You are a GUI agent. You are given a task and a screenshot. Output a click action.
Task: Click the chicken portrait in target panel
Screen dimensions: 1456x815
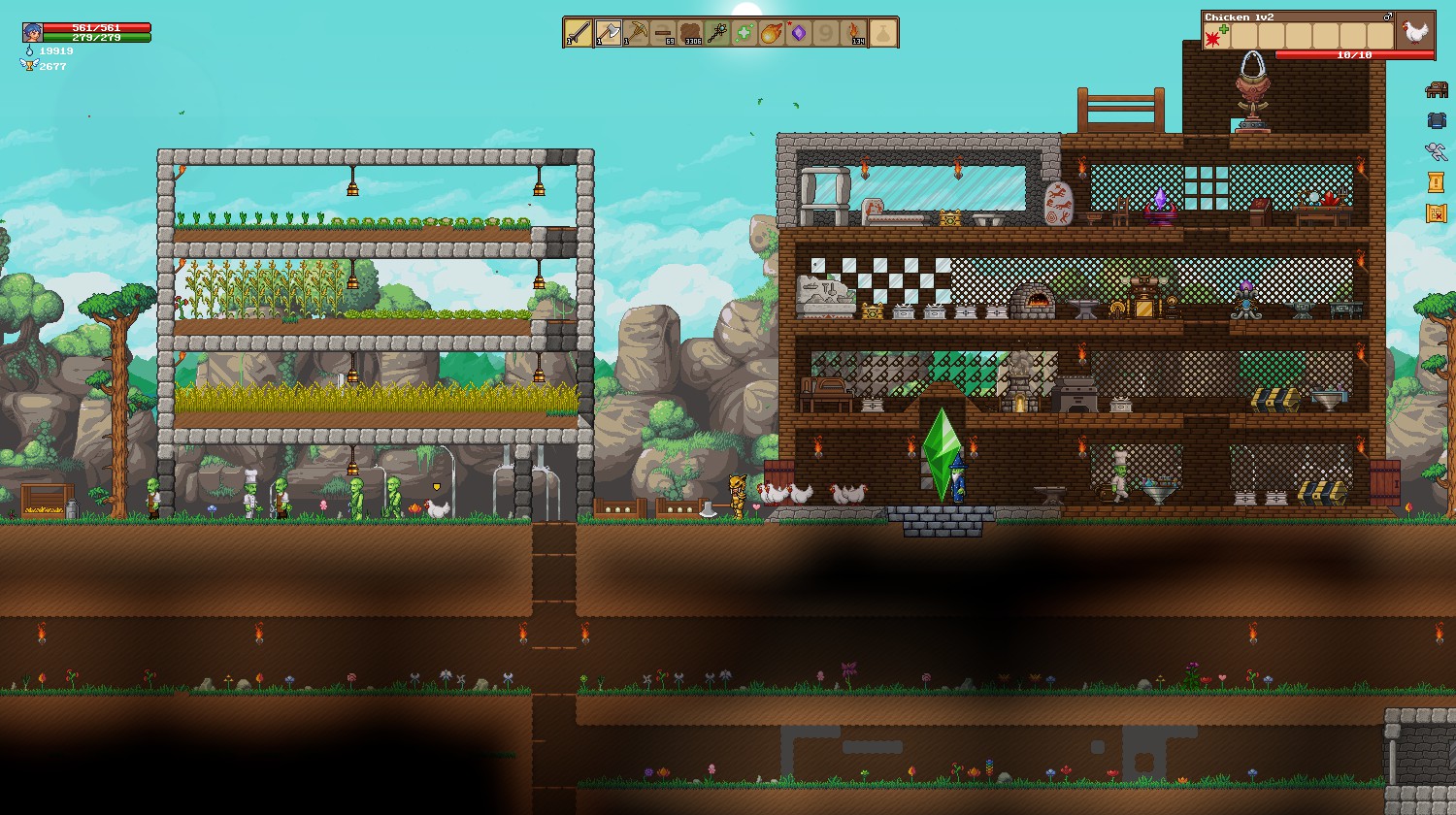(1415, 31)
